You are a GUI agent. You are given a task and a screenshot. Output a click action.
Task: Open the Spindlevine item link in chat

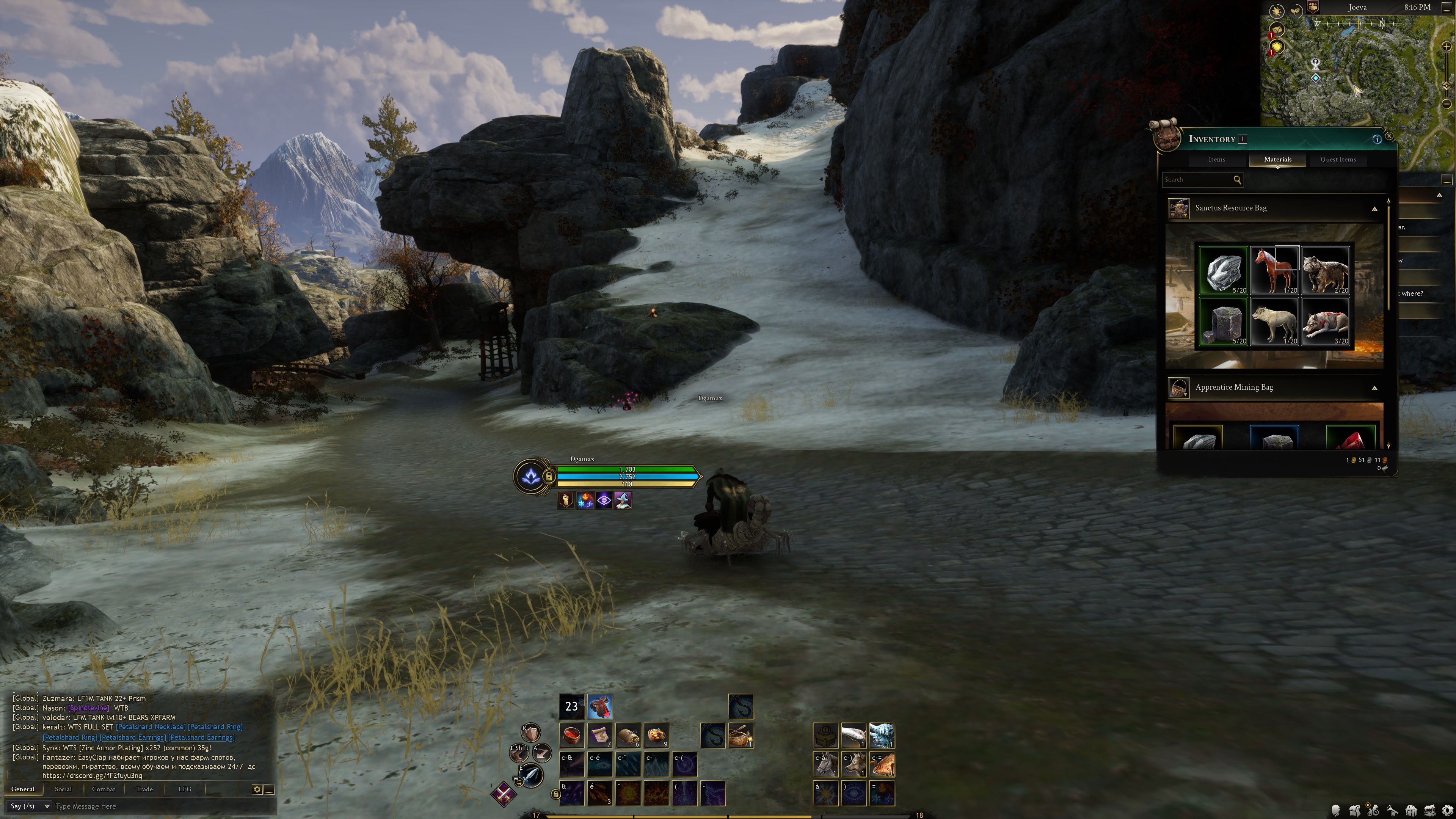[88, 708]
